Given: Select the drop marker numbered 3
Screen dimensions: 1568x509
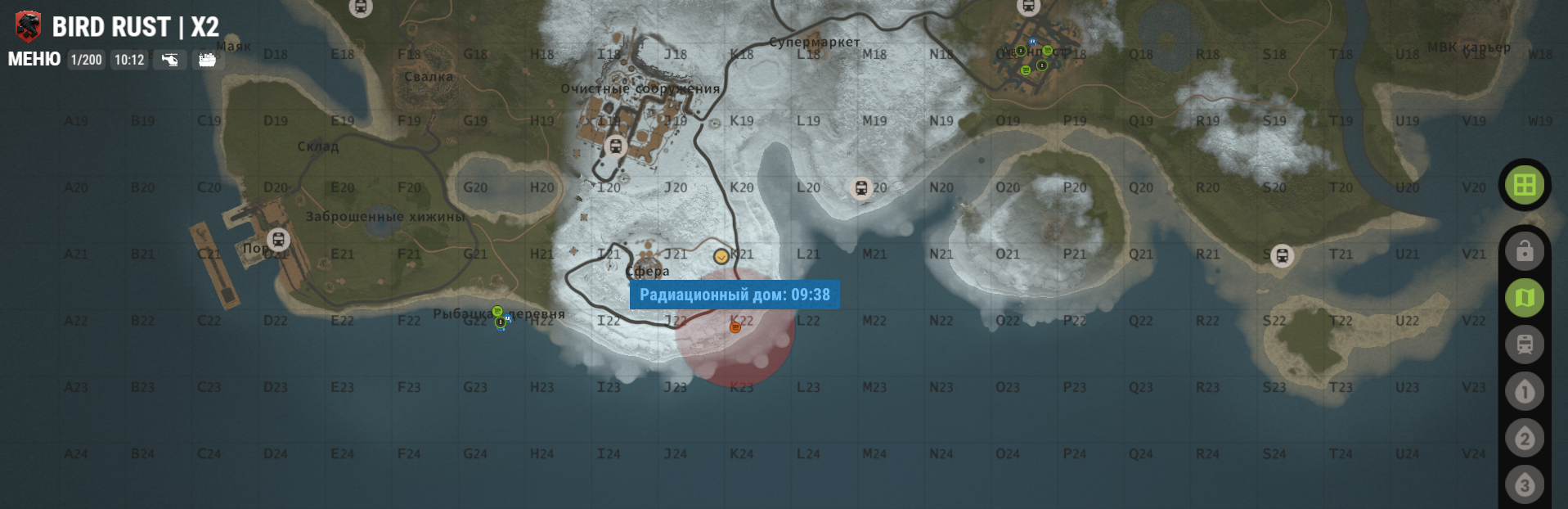Looking at the screenshot, I should pyautogui.click(x=1524, y=485).
